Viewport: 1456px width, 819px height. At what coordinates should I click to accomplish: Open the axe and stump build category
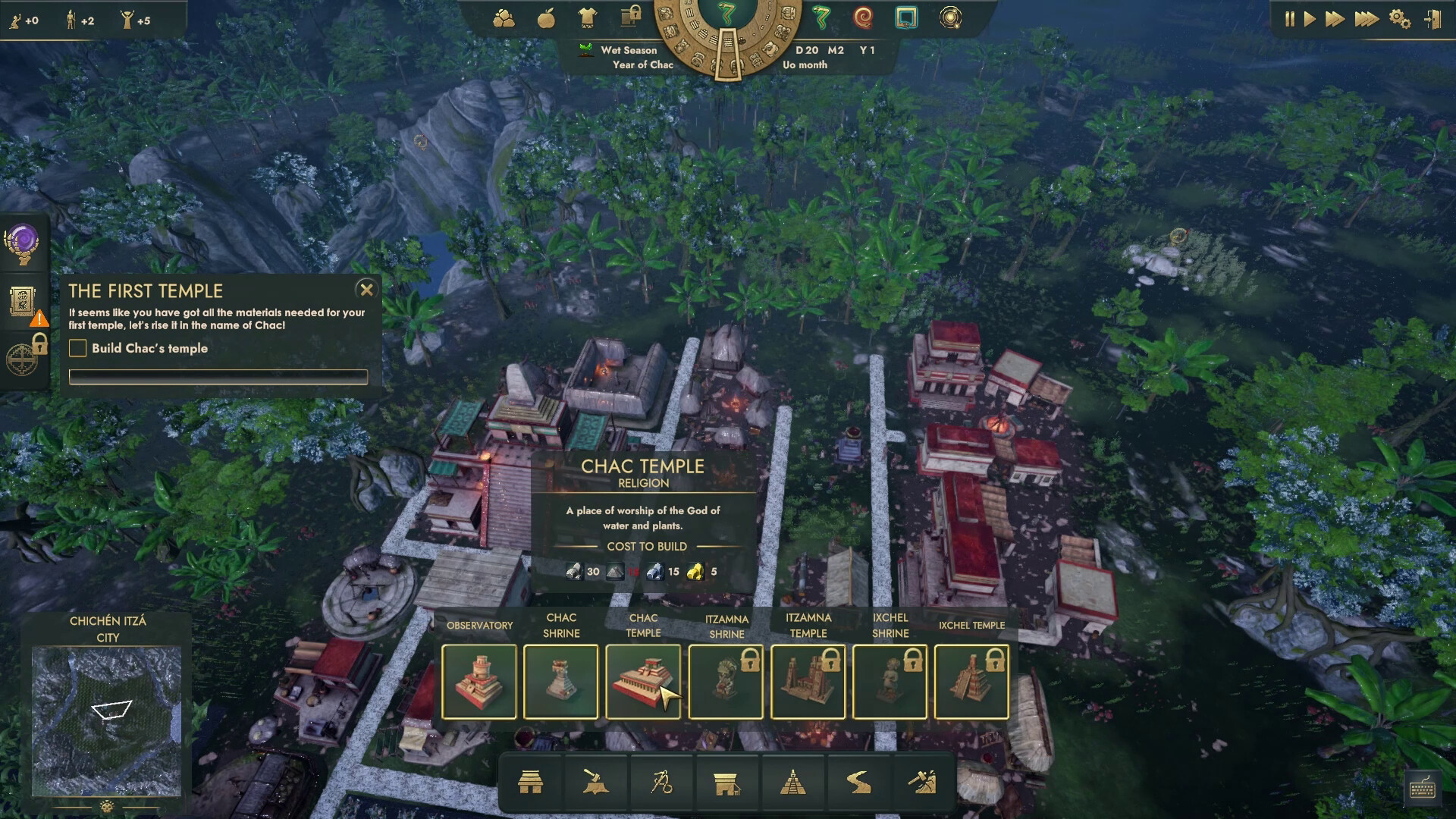(x=595, y=783)
